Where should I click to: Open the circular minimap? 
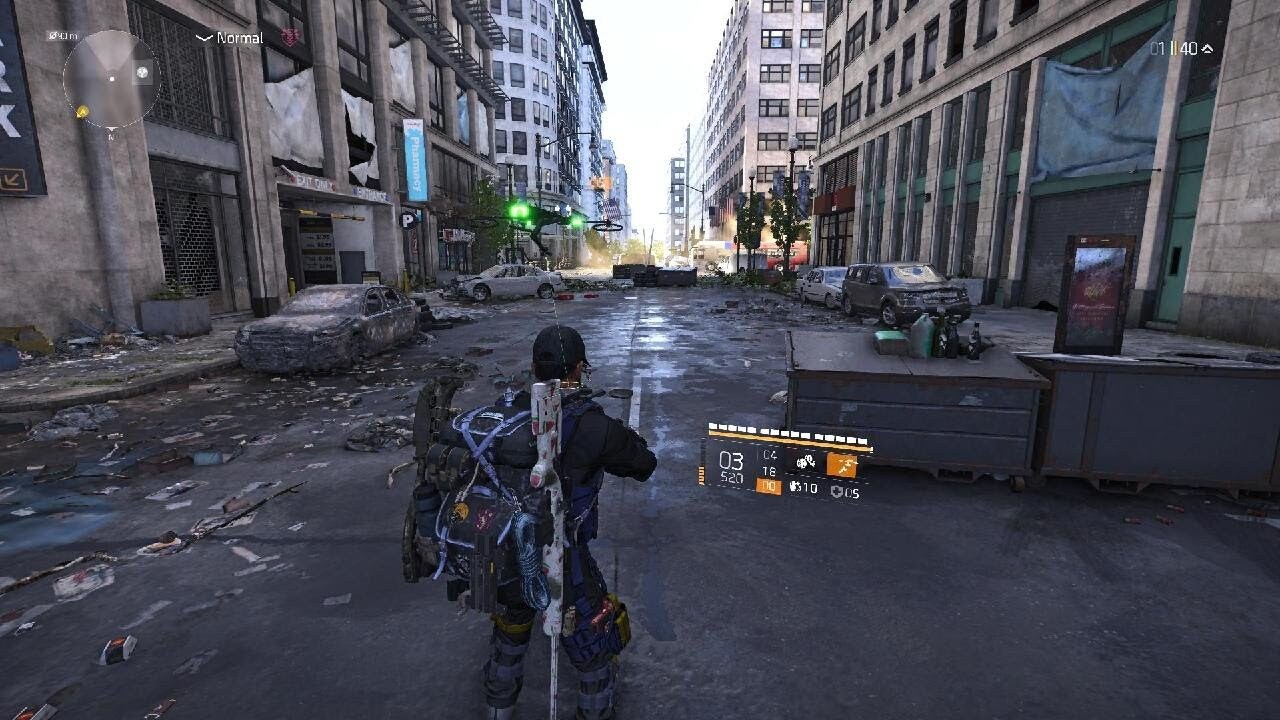(x=111, y=78)
